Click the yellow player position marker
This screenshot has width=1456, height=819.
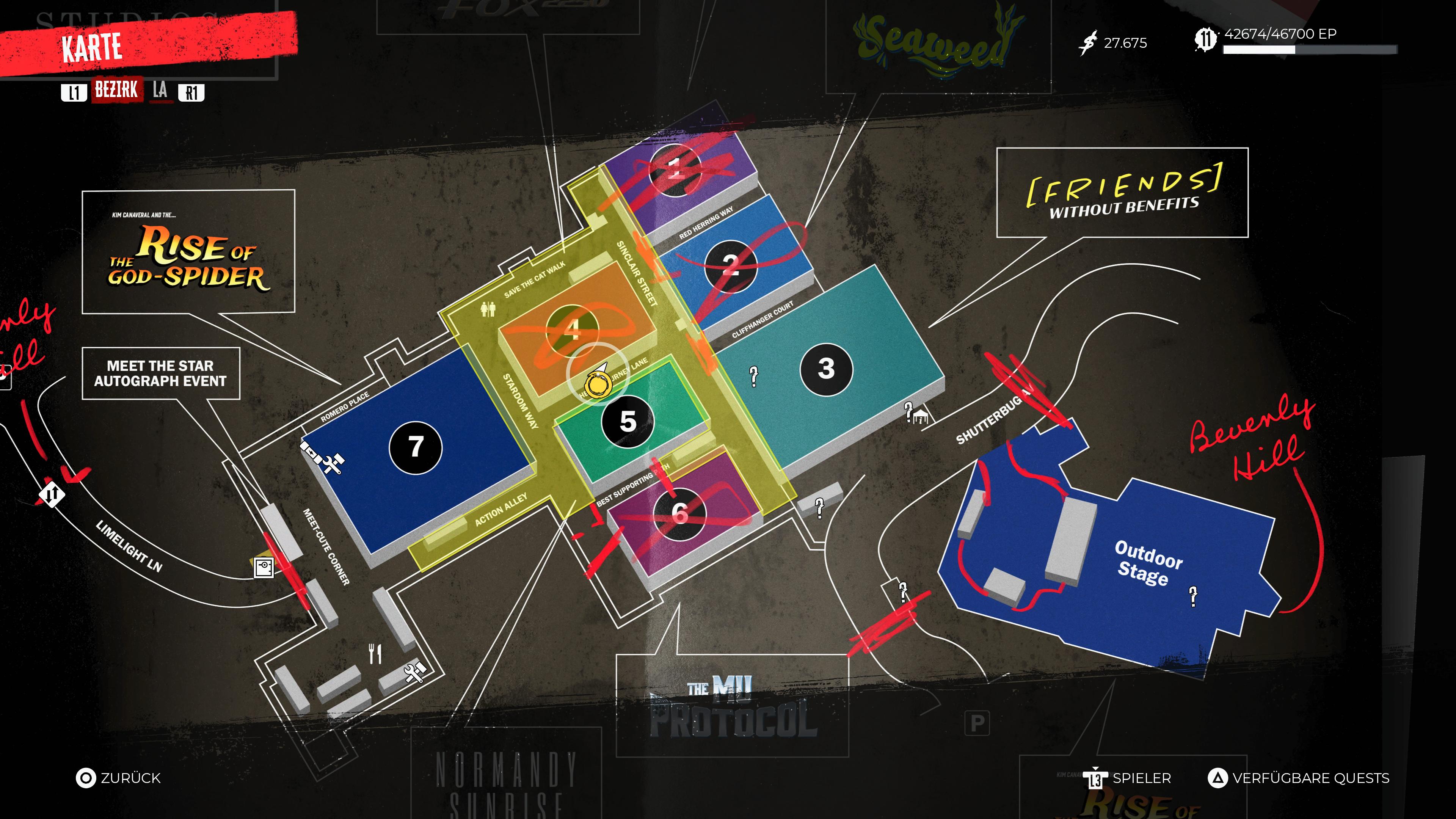click(597, 385)
